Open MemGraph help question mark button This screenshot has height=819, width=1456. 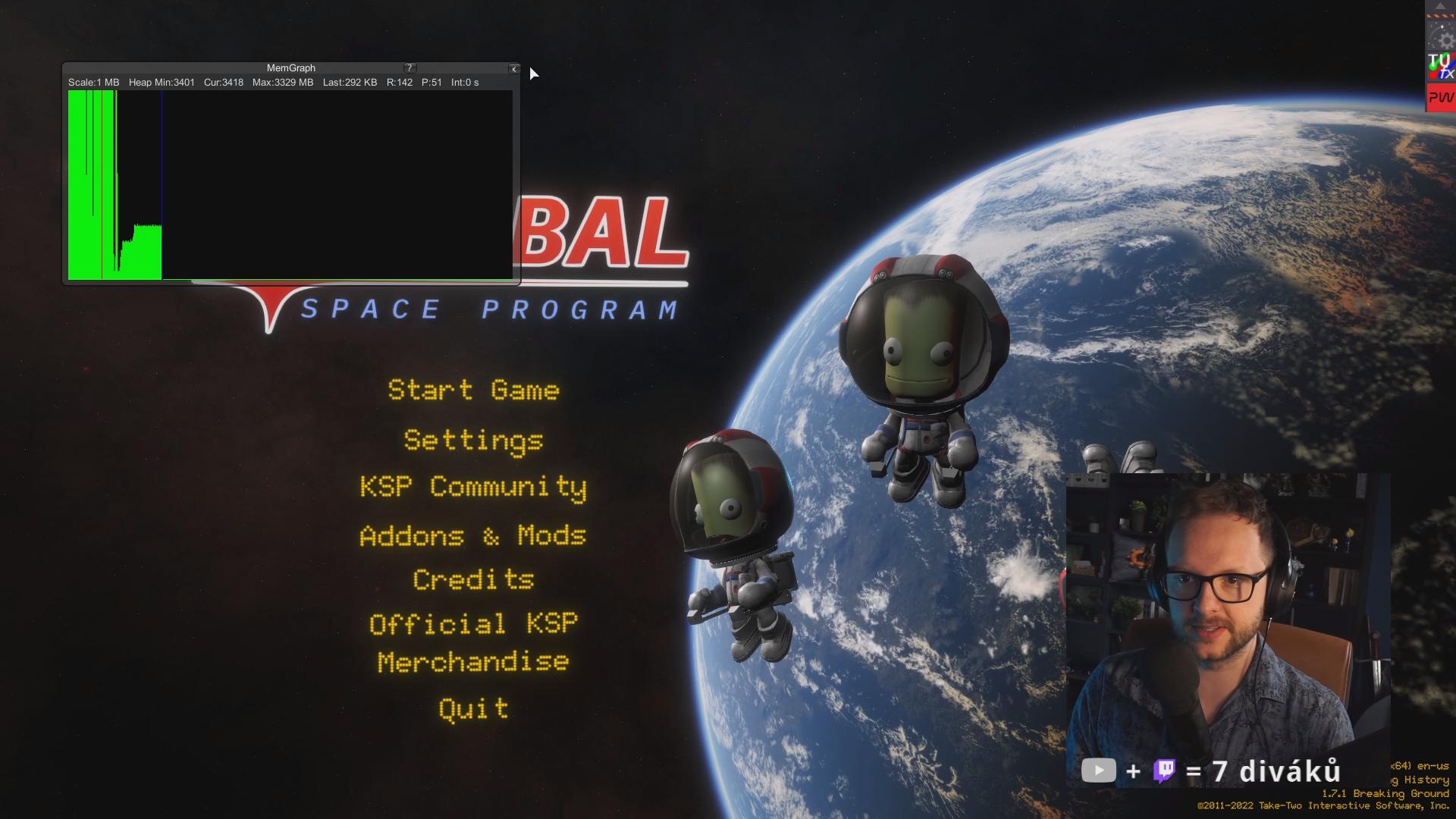(x=409, y=68)
